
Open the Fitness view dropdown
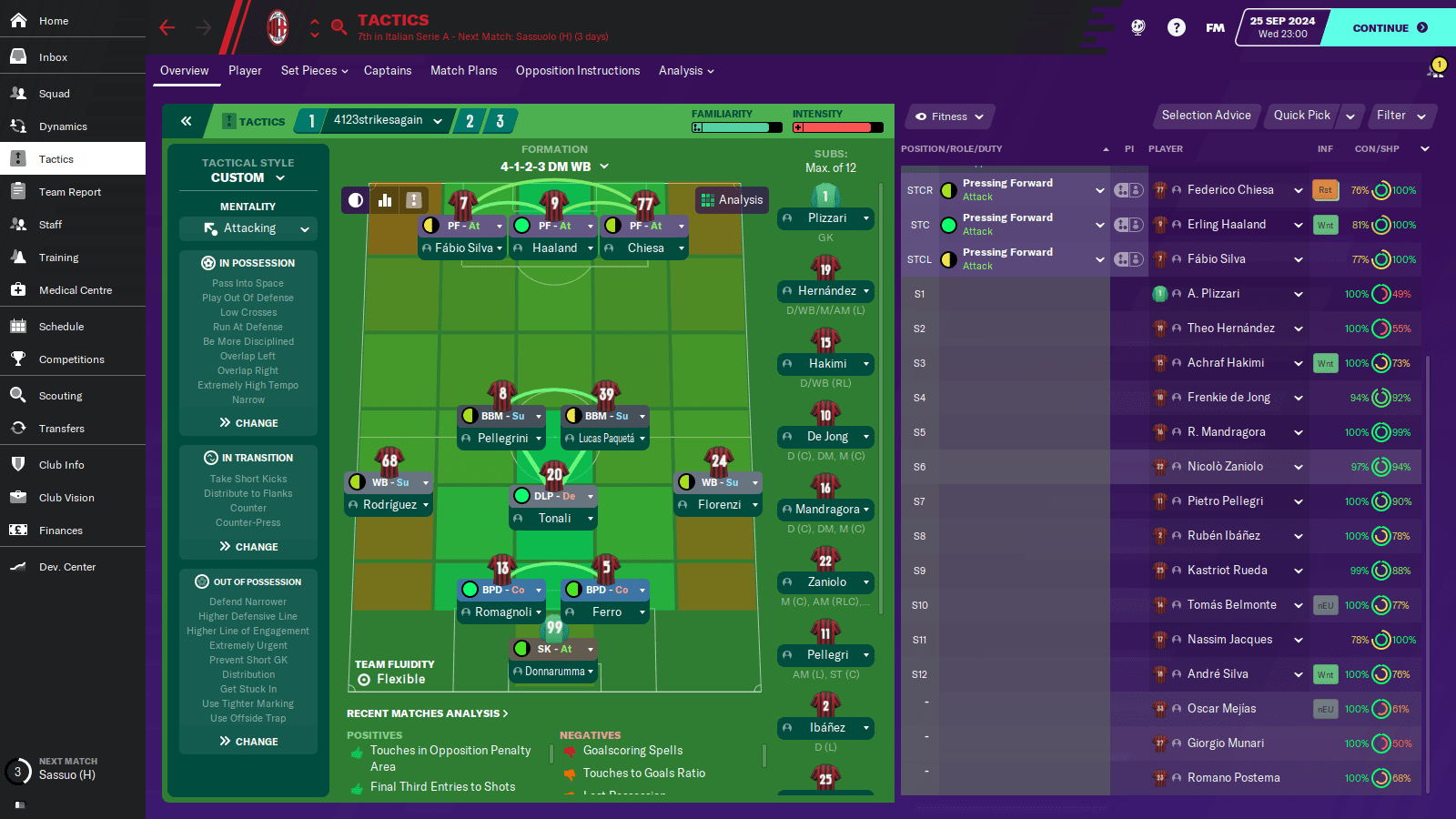949,116
